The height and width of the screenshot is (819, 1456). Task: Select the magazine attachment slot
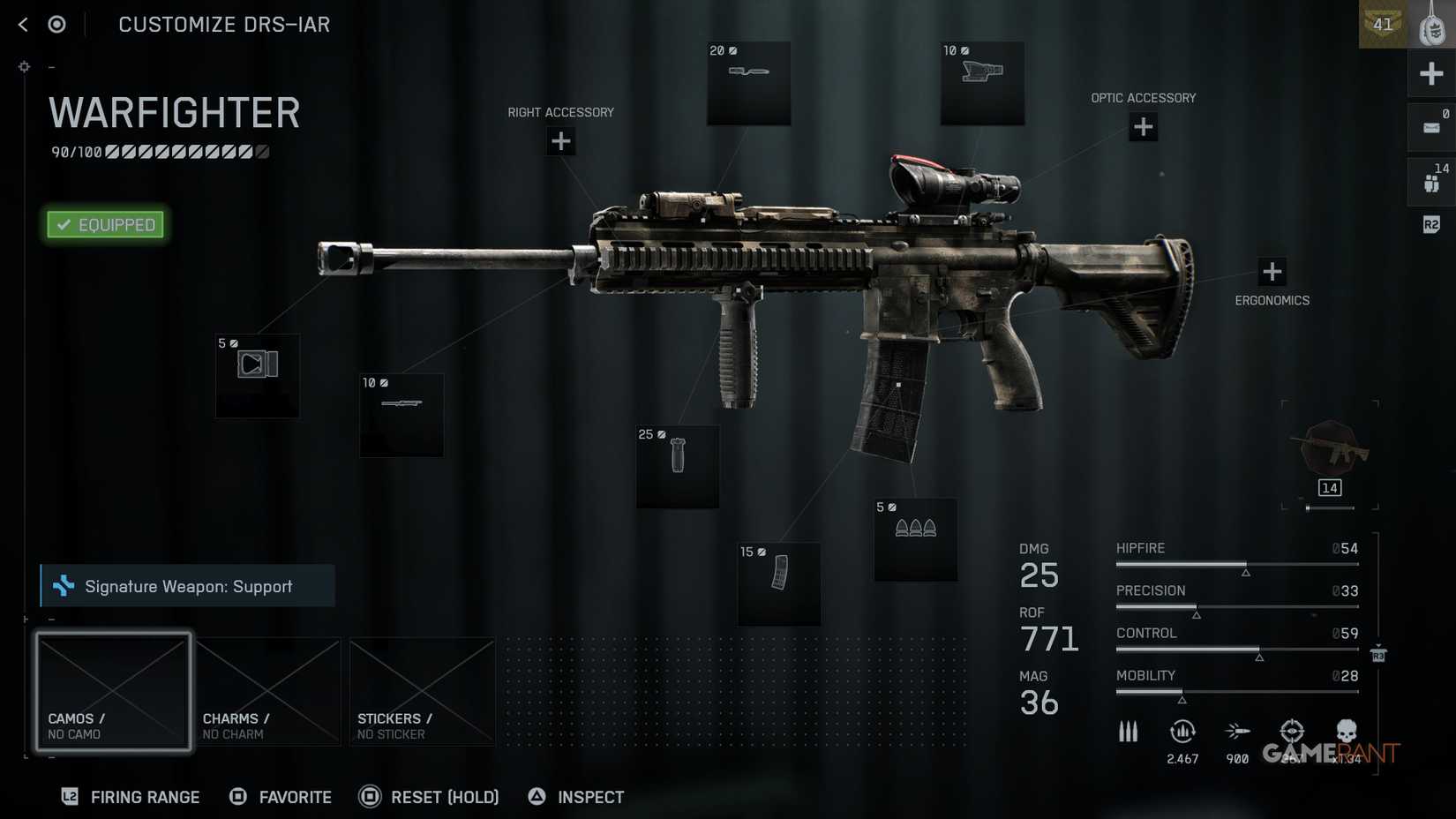[x=779, y=583]
